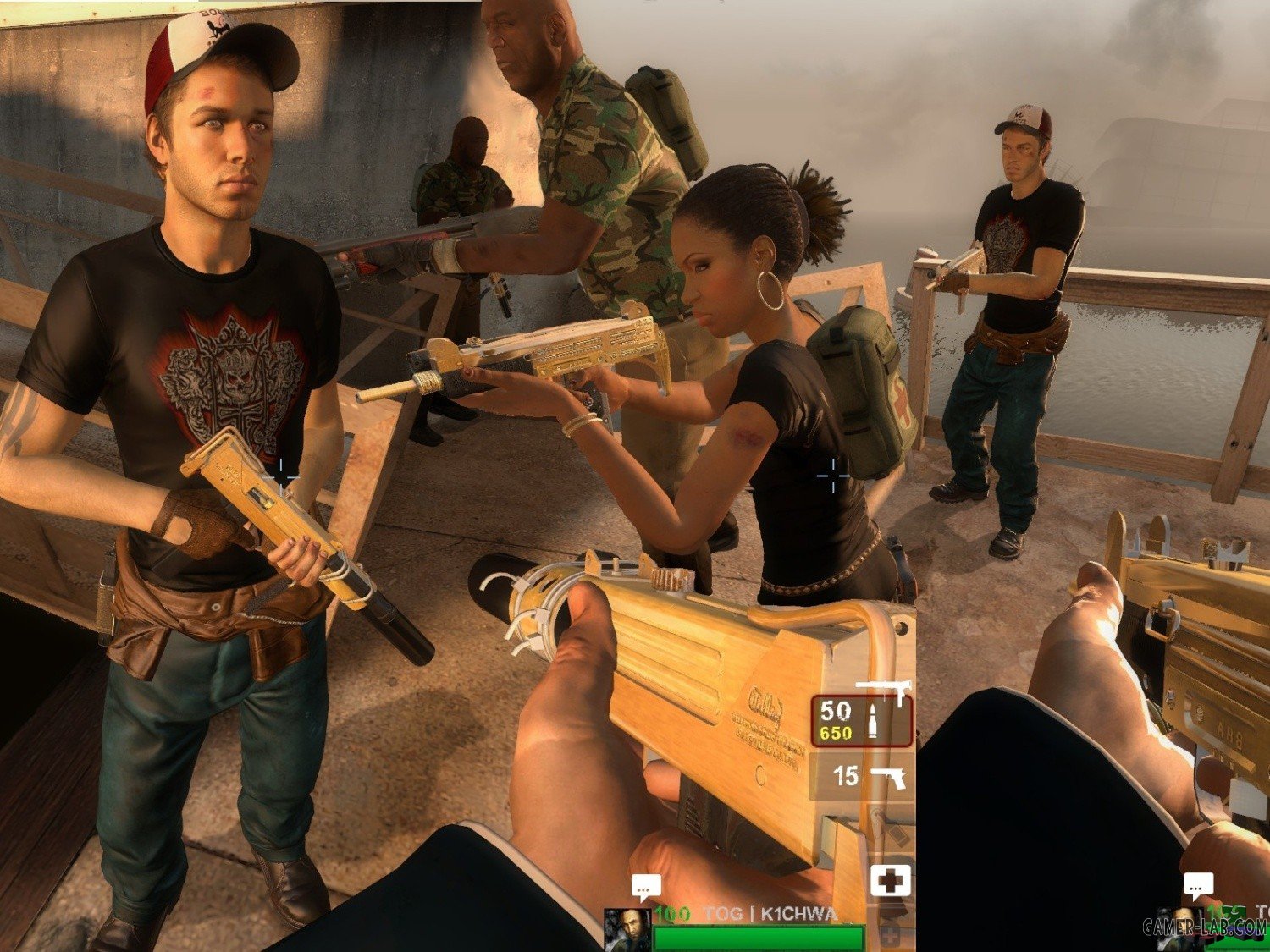This screenshot has width=1270, height=952.
Task: Switch to the pistol sidearm slot
Action: tap(862, 775)
